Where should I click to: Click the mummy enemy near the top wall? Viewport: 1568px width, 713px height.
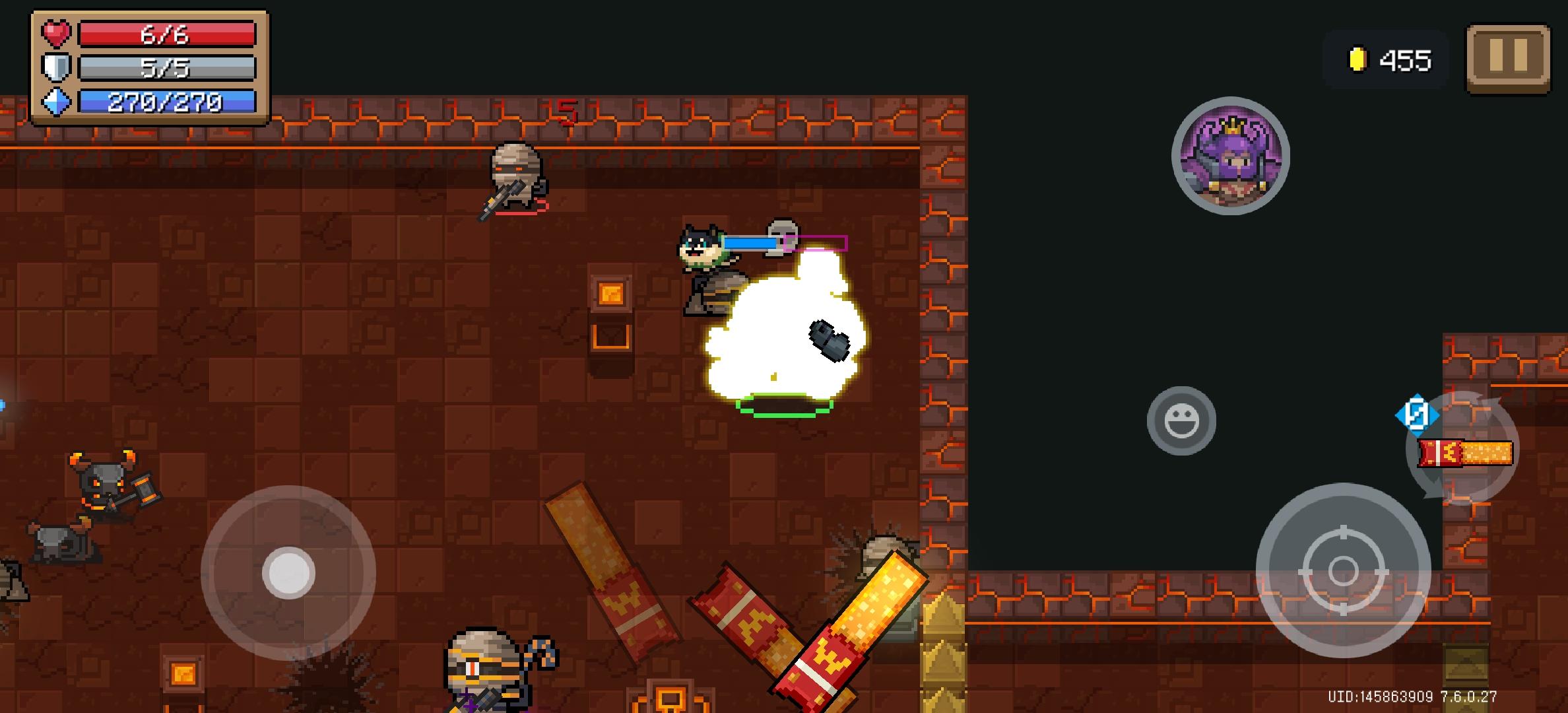point(517,175)
